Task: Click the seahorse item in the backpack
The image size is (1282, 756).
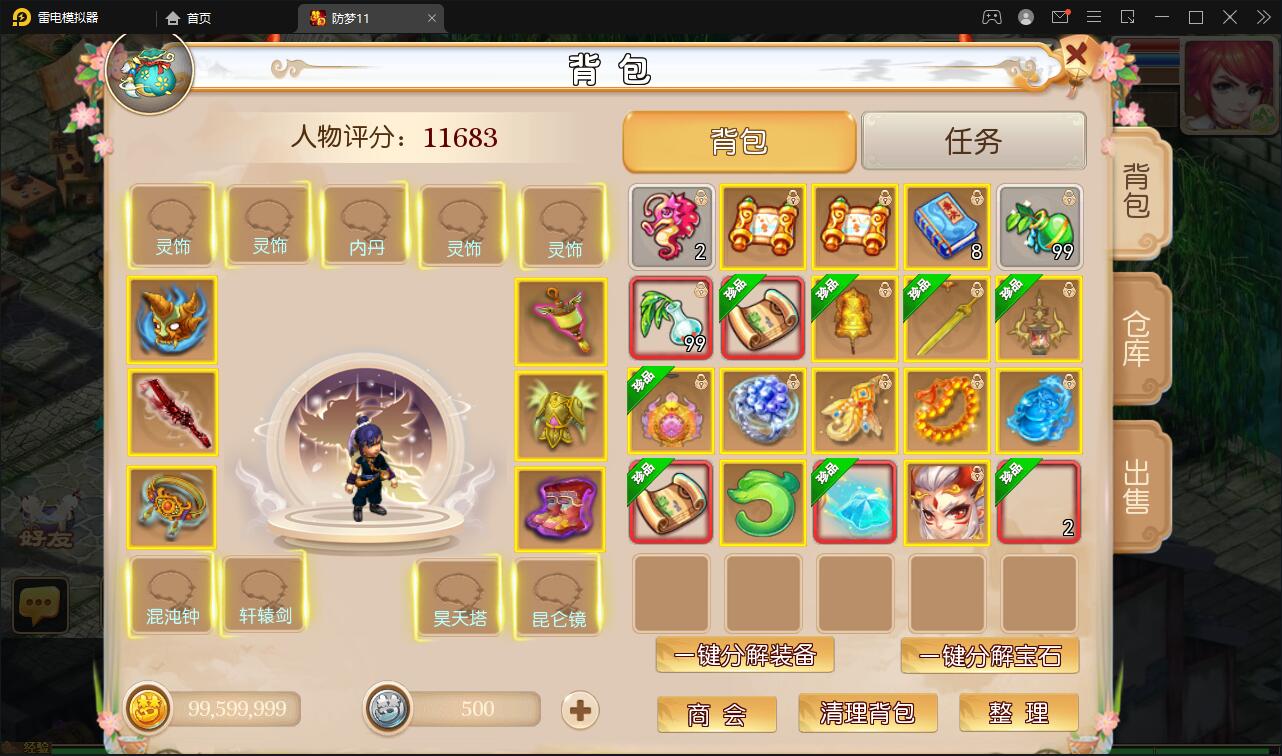Action: [670, 227]
